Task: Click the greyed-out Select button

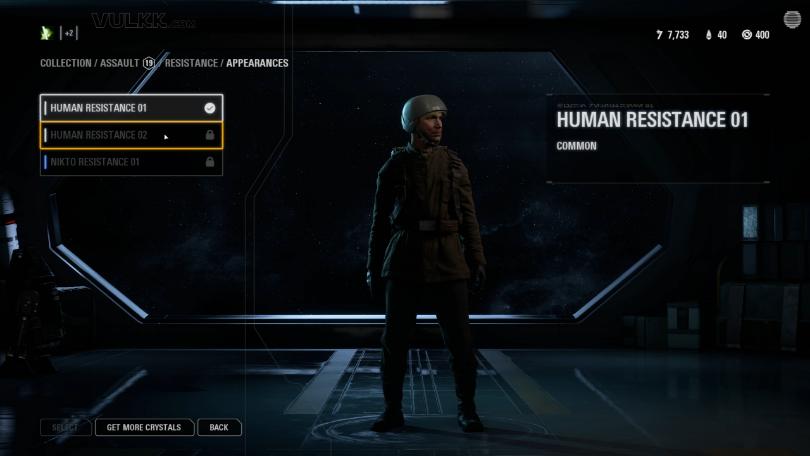Action: click(65, 428)
